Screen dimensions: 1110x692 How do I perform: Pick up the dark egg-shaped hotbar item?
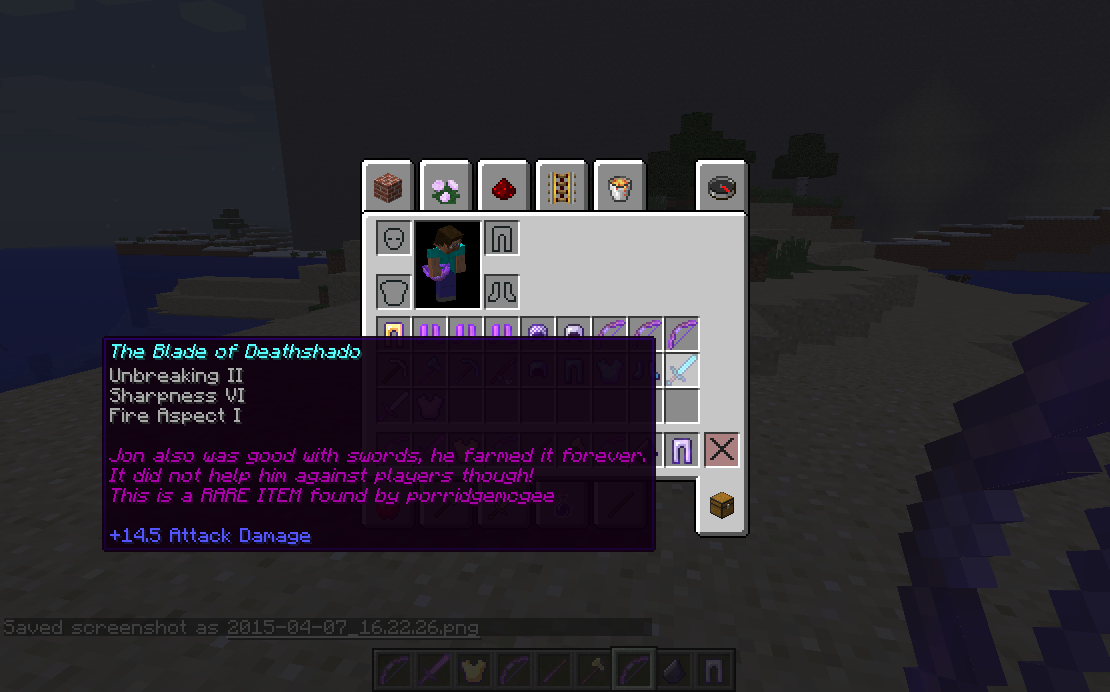click(x=675, y=669)
